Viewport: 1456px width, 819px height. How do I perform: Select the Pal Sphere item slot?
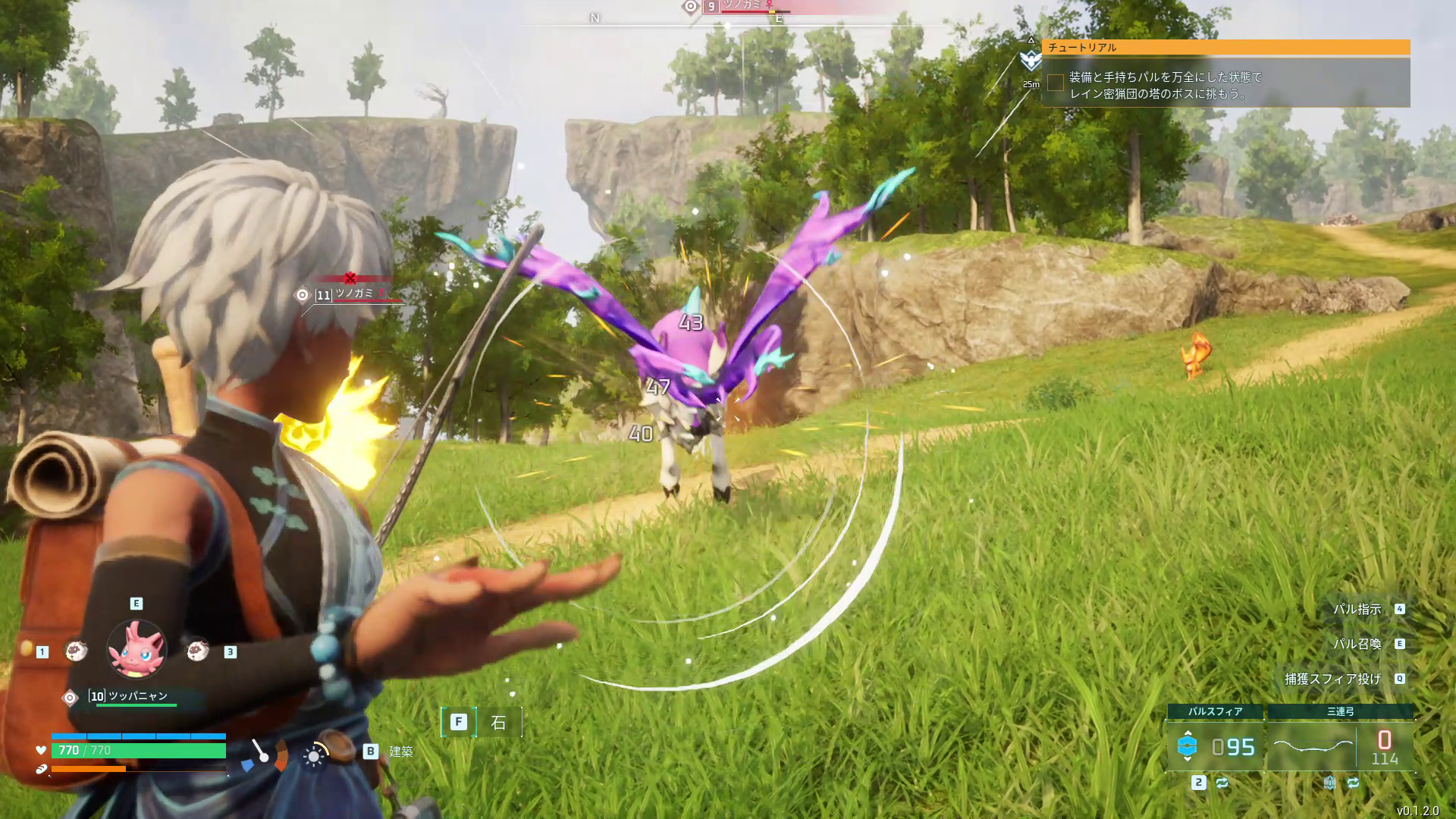click(1215, 746)
